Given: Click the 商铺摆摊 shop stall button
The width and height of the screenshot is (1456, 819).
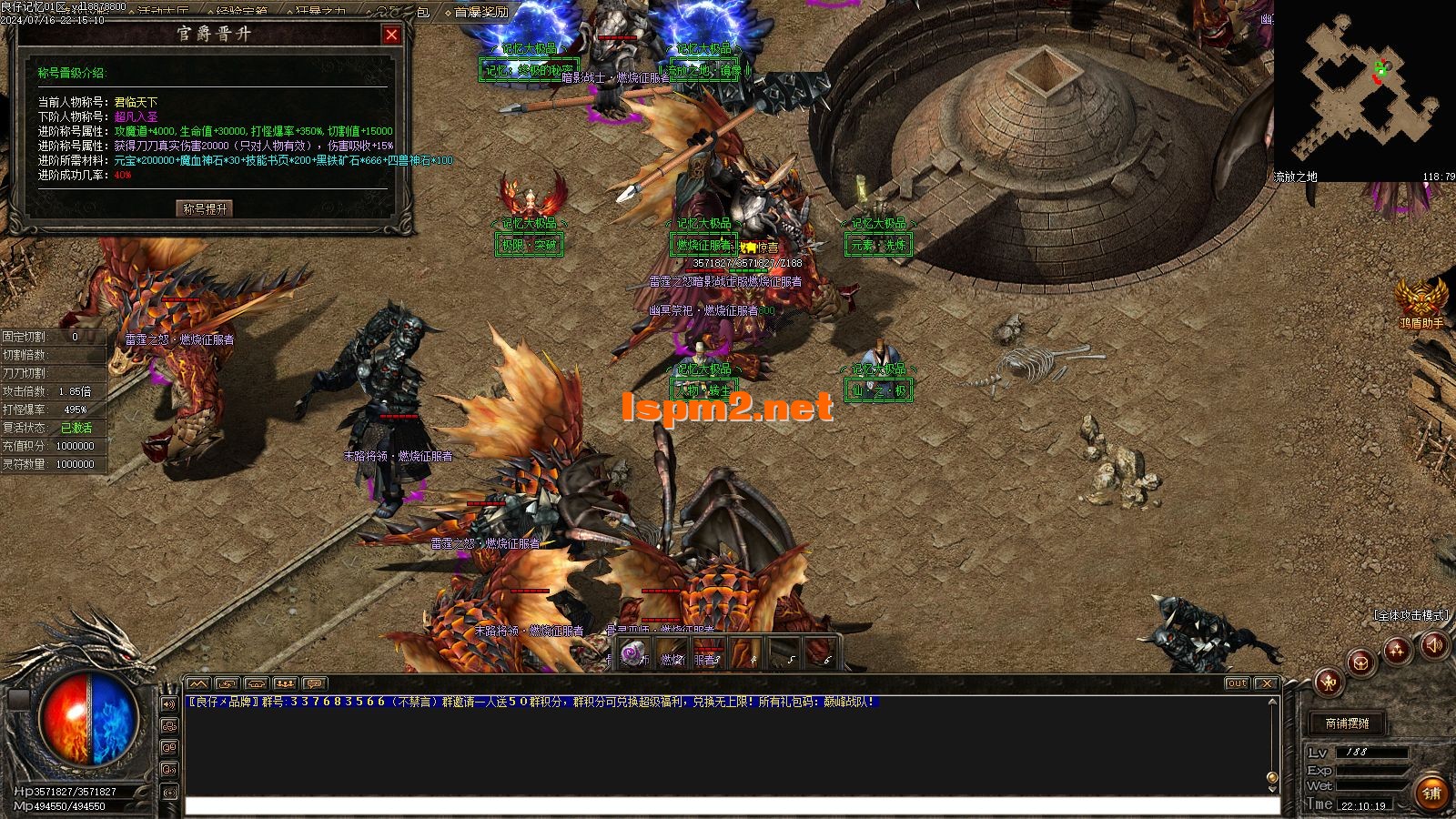Looking at the screenshot, I should click(1347, 723).
